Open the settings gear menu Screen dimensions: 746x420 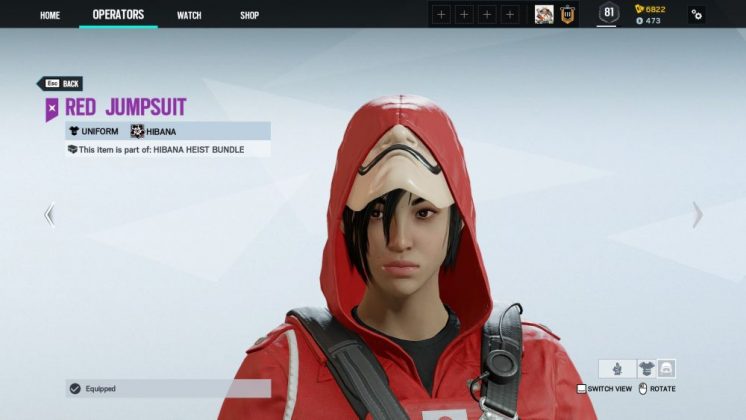tap(696, 14)
